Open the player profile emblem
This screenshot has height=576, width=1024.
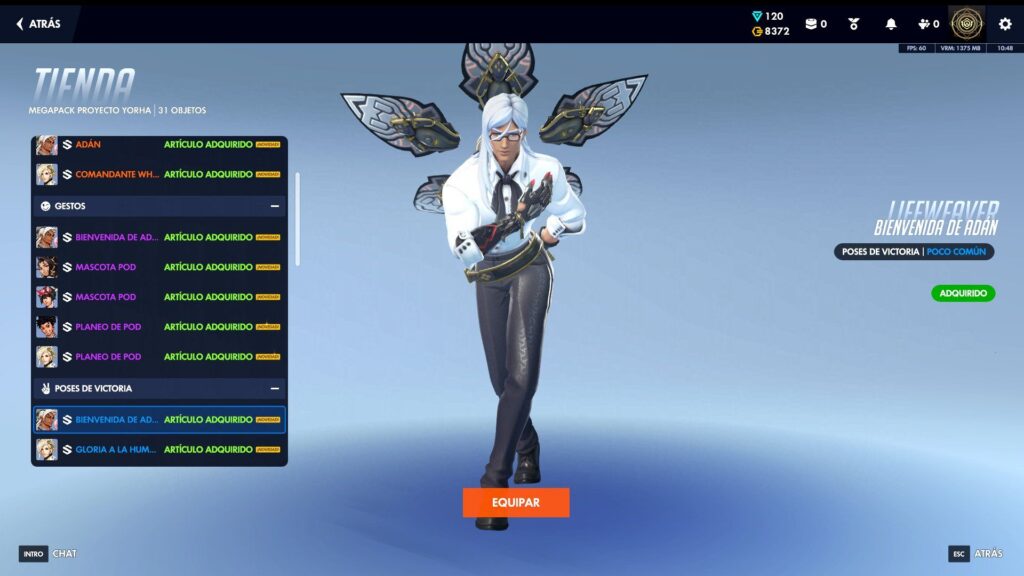(x=966, y=24)
